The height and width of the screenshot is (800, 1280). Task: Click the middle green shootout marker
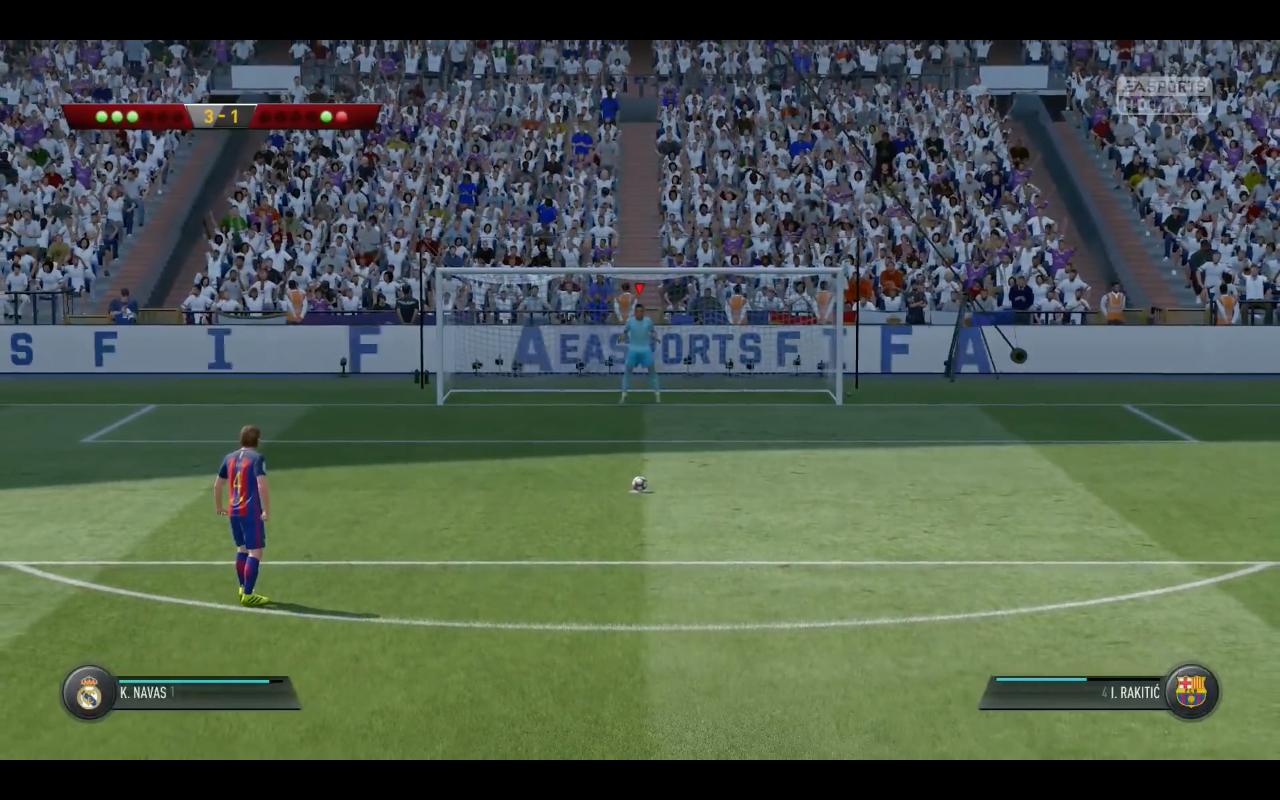[117, 117]
